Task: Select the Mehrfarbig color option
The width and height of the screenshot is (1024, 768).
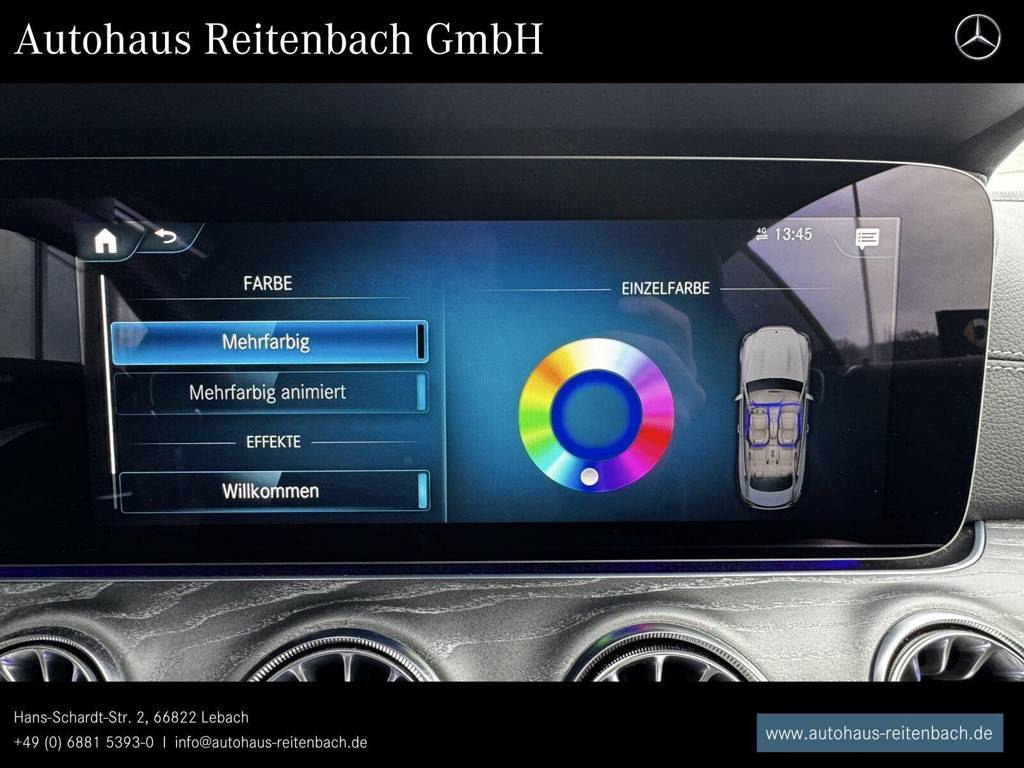Action: [269, 342]
